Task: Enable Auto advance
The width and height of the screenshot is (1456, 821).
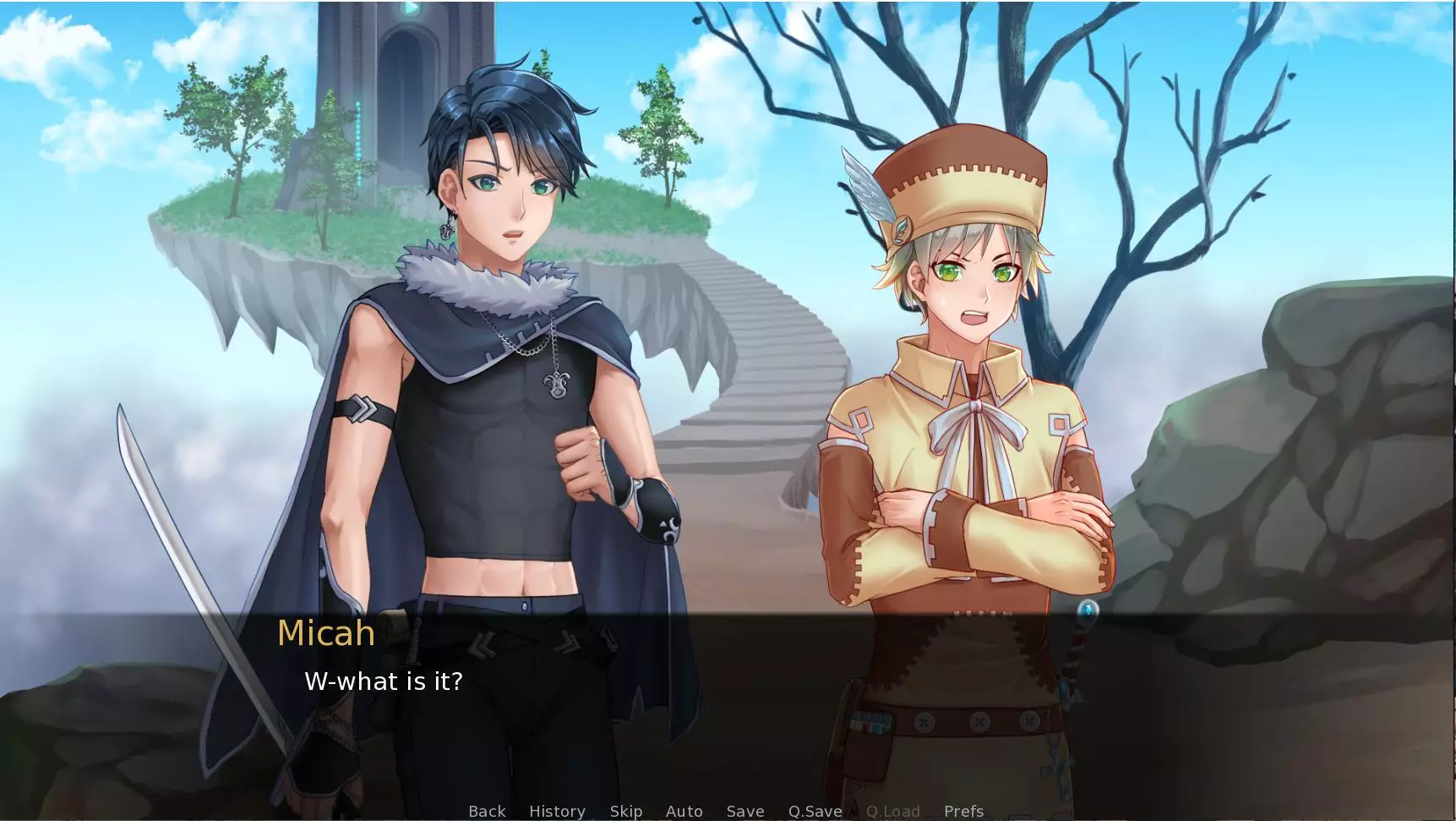Action: [684, 812]
